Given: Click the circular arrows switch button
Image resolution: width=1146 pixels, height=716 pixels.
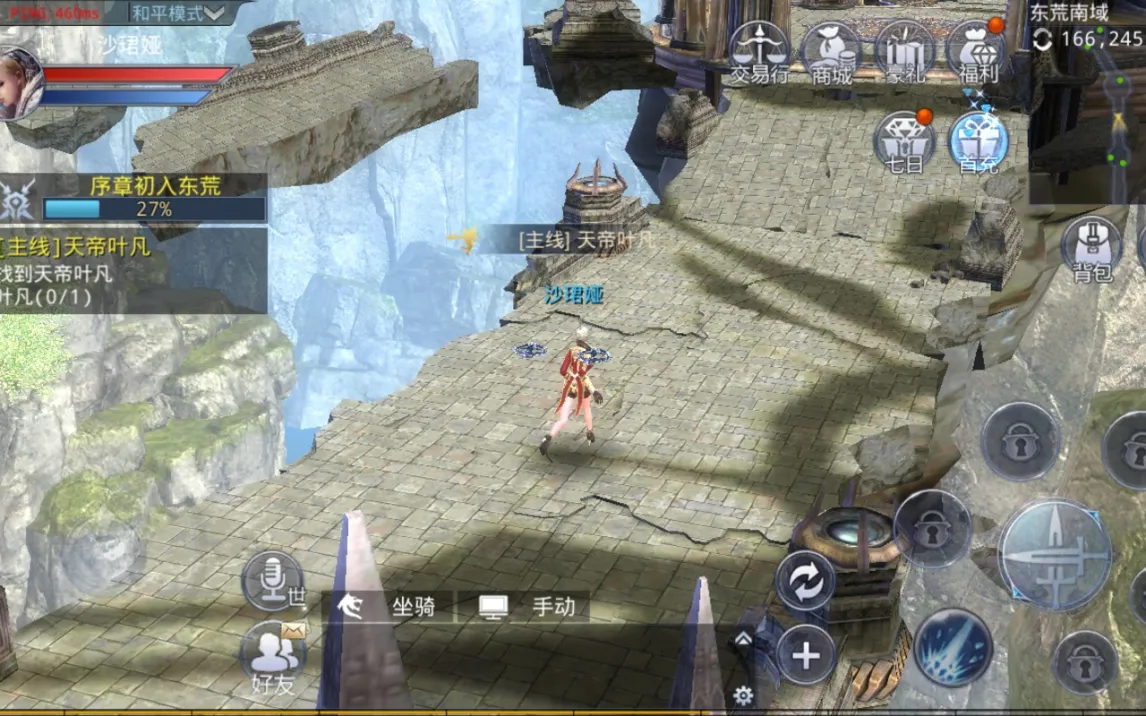Looking at the screenshot, I should click(805, 581).
